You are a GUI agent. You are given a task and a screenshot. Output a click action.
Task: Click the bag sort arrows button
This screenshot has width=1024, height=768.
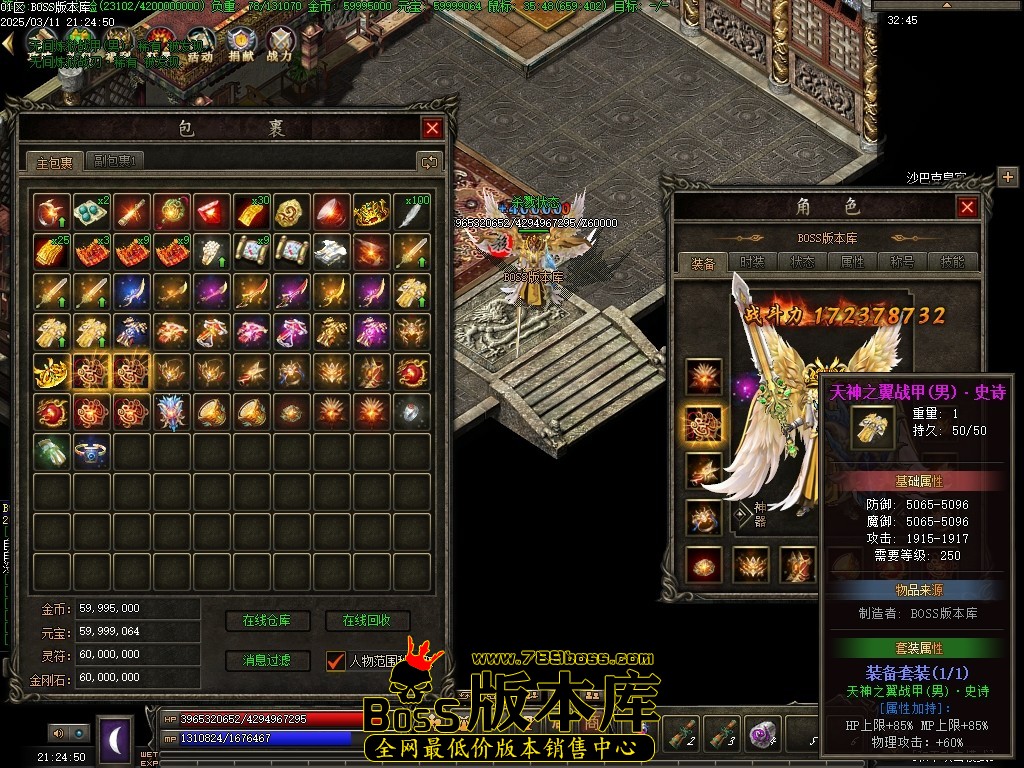pos(429,161)
